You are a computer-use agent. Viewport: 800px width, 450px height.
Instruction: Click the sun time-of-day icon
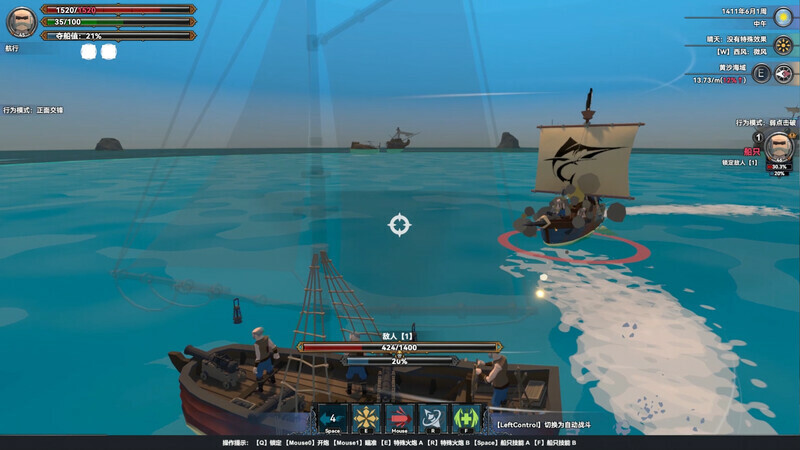click(783, 17)
